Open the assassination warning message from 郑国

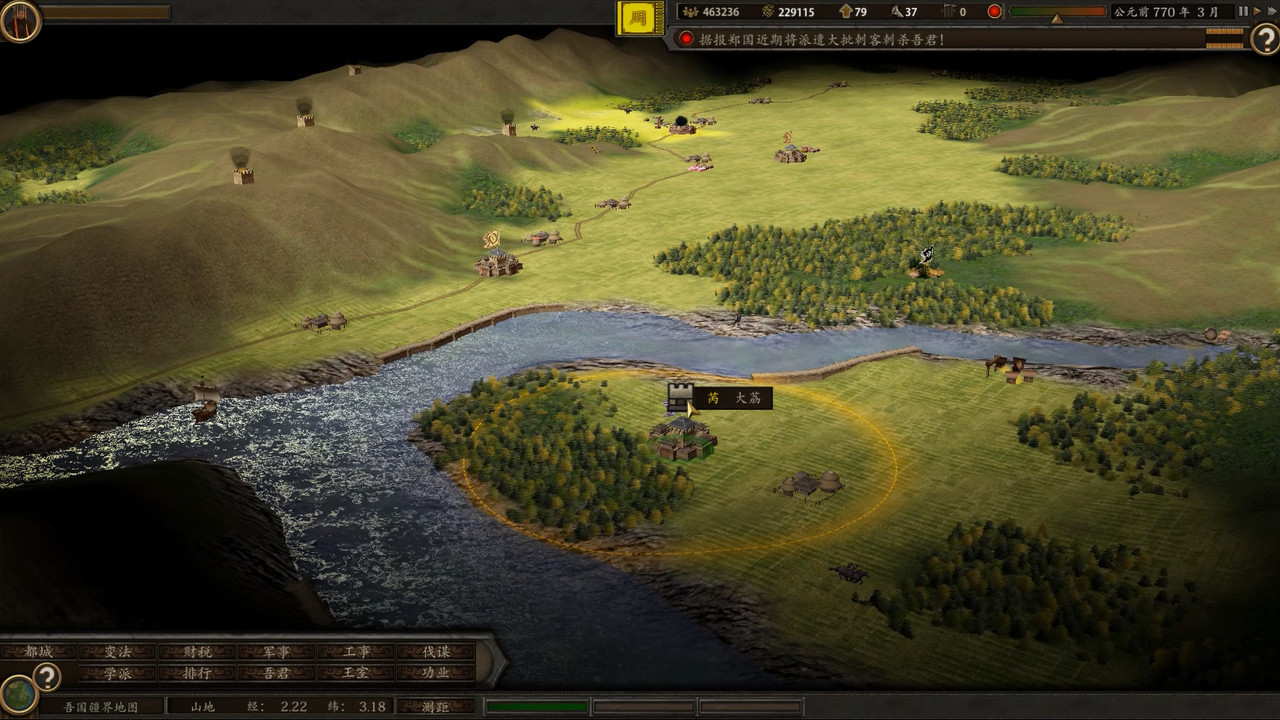(810, 39)
